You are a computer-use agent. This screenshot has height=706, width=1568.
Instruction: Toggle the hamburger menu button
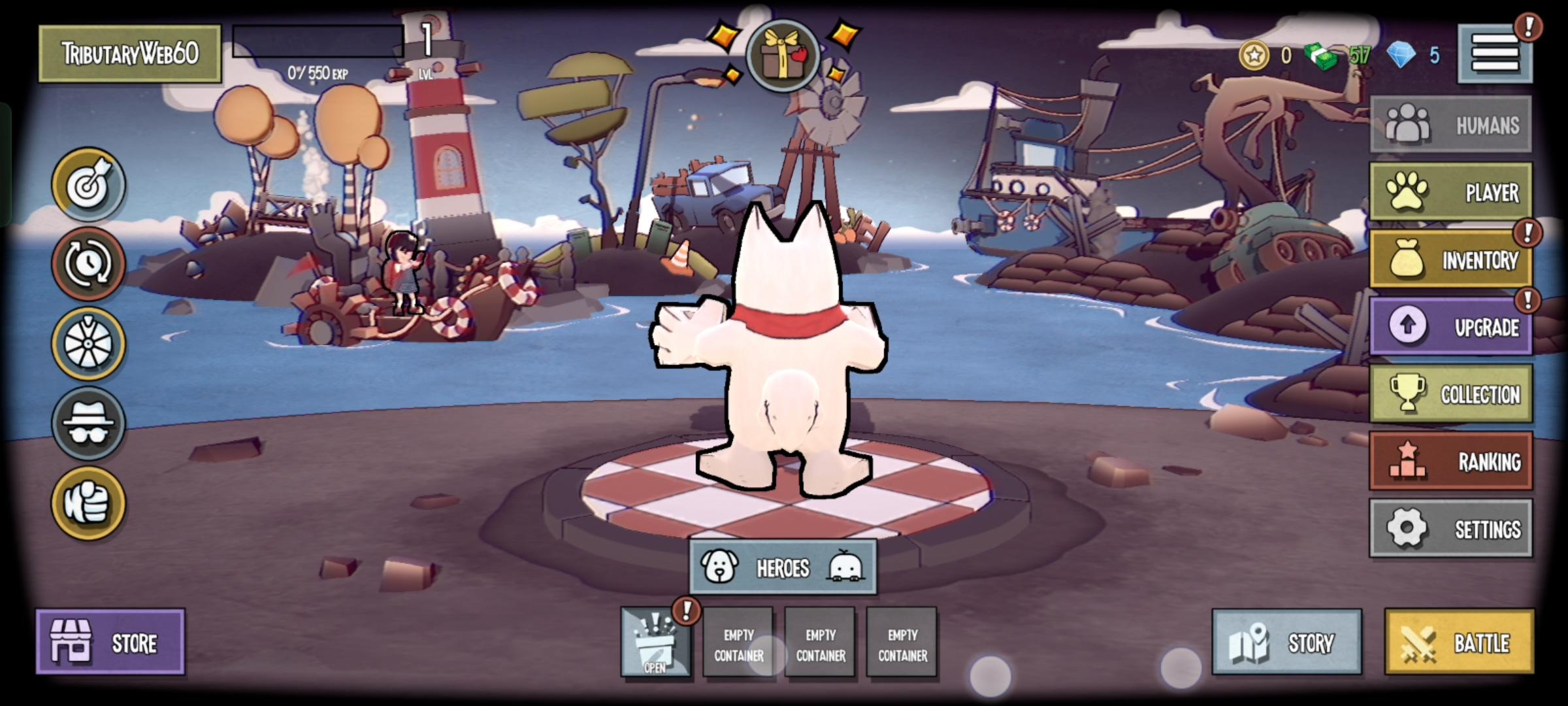(1495, 54)
